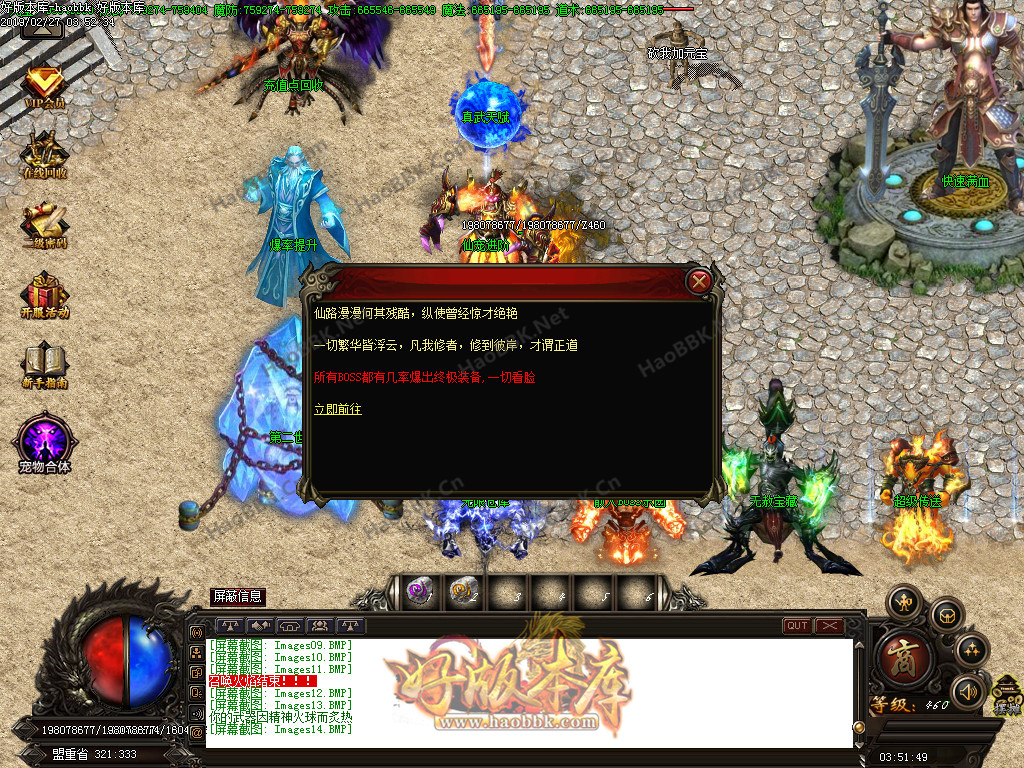The height and width of the screenshot is (768, 1024).
Task: Select the orange scroll in hotbar slot 2
Action: tap(461, 592)
